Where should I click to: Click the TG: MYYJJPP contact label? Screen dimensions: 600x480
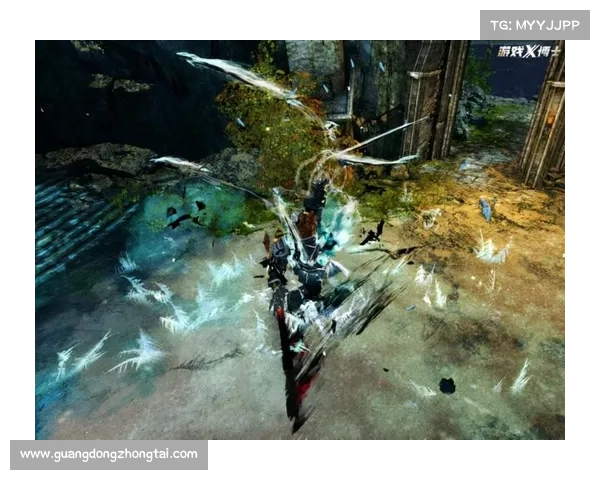(x=536, y=24)
